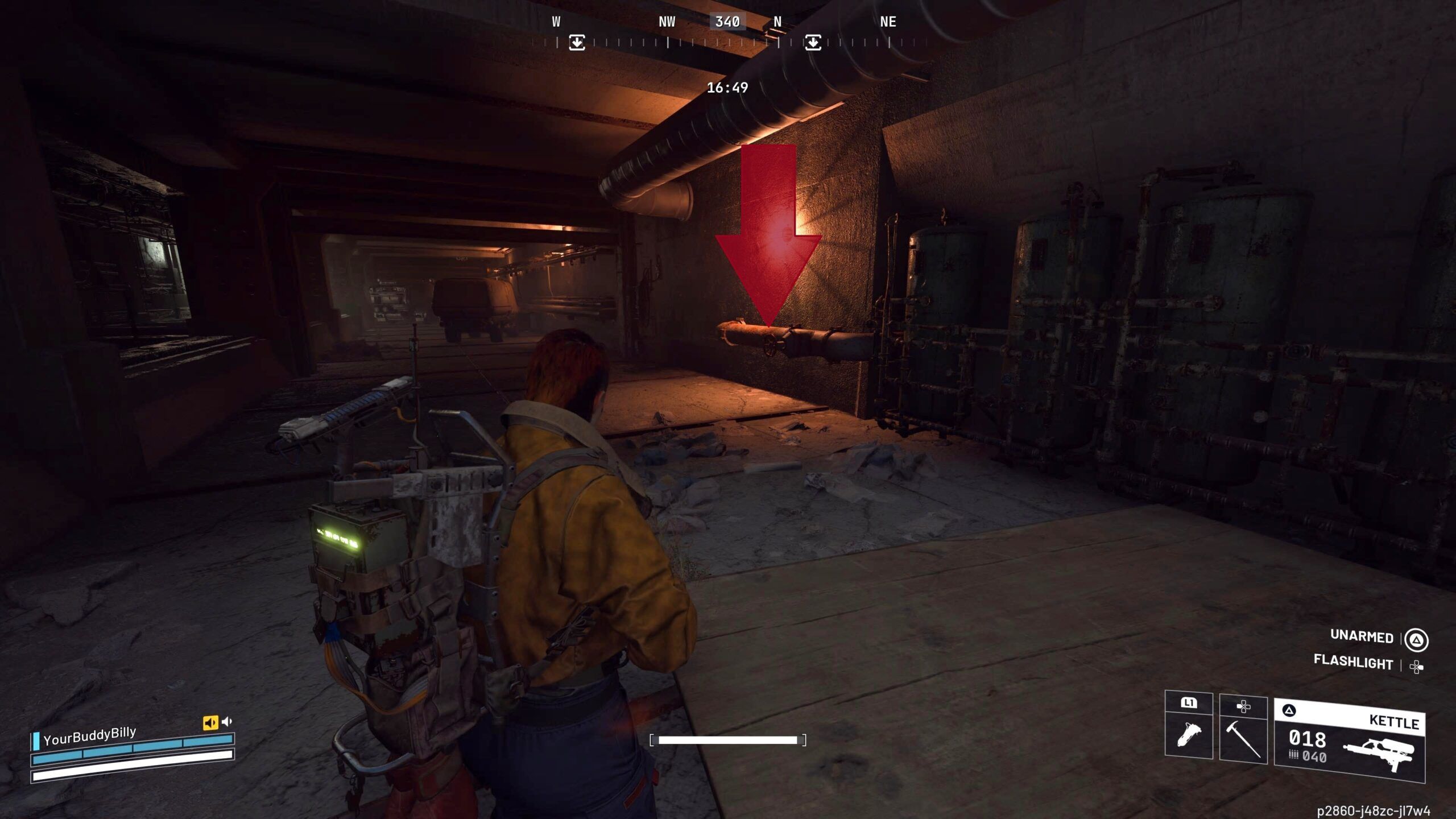Click the YourBuddyBilly player name

click(x=90, y=735)
